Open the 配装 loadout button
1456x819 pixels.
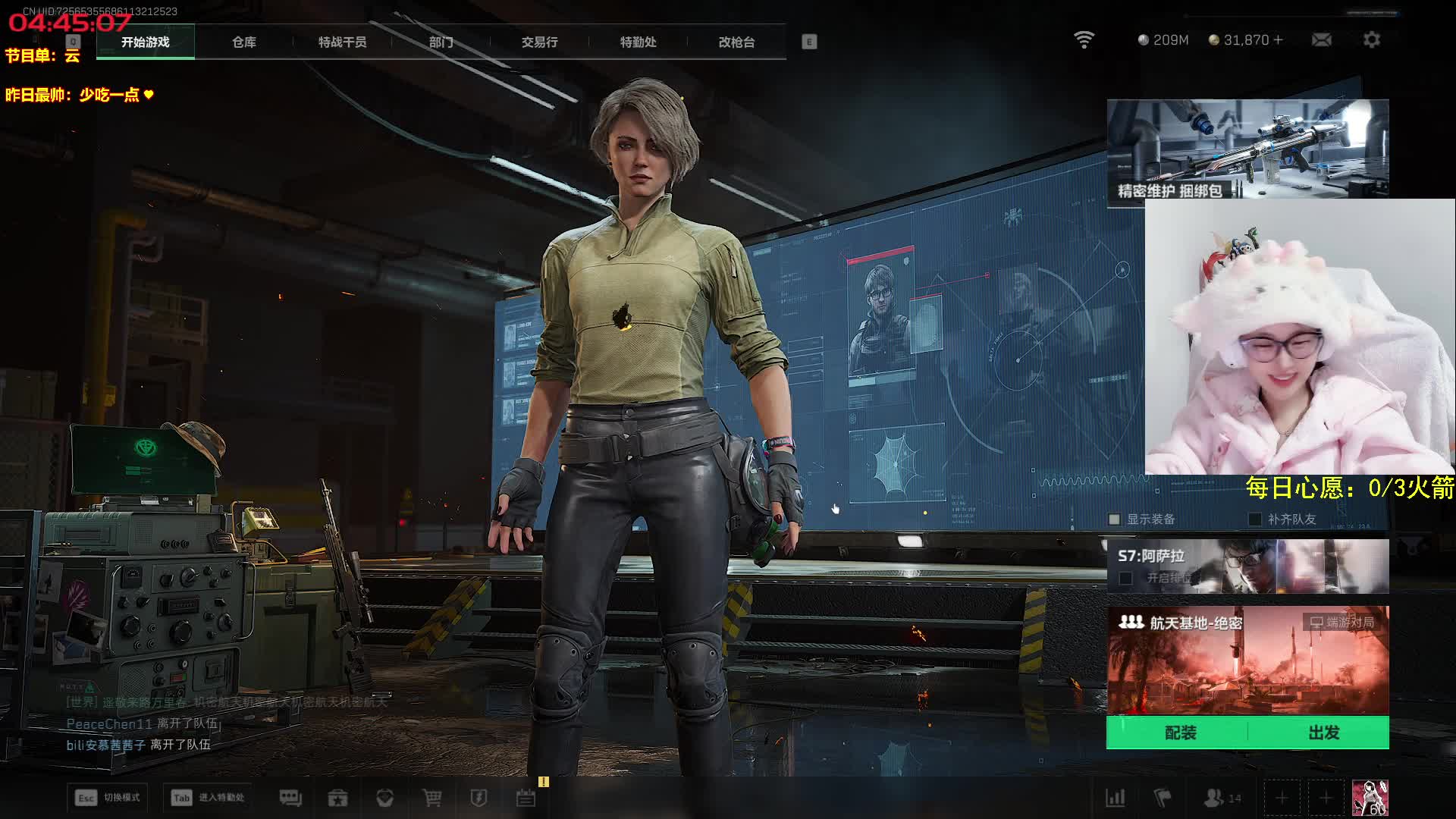pos(1180,733)
